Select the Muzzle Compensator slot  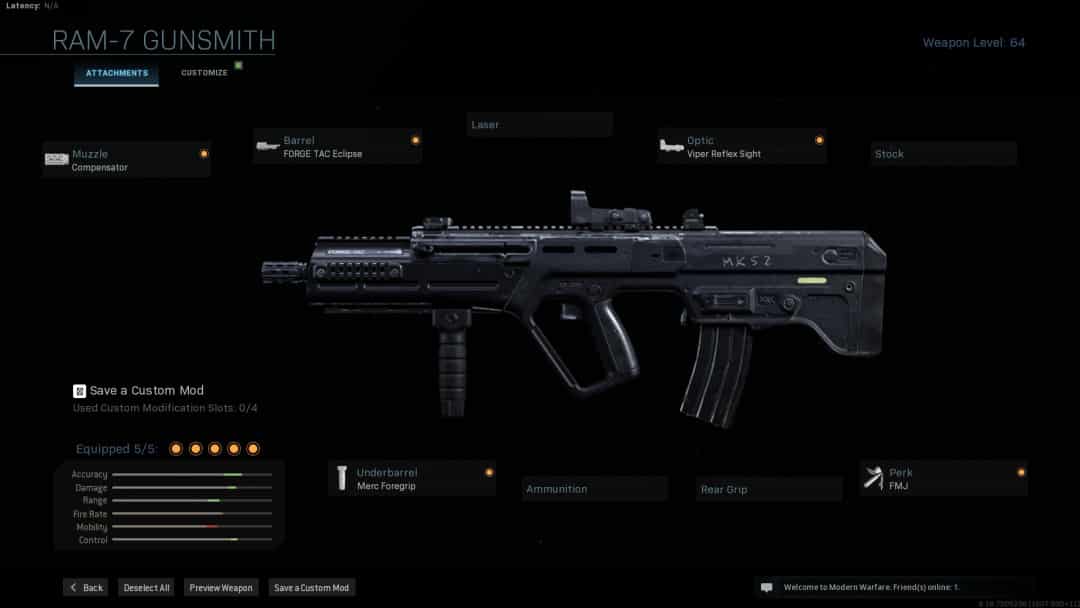point(127,160)
